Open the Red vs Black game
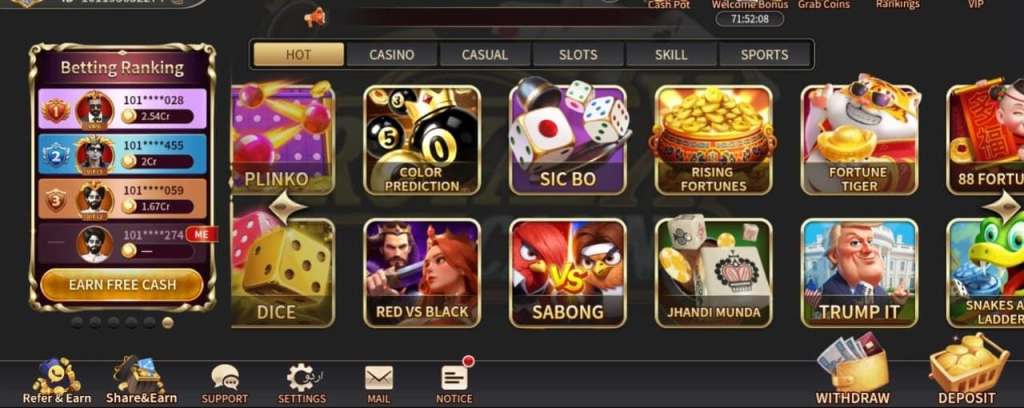 [x=422, y=273]
